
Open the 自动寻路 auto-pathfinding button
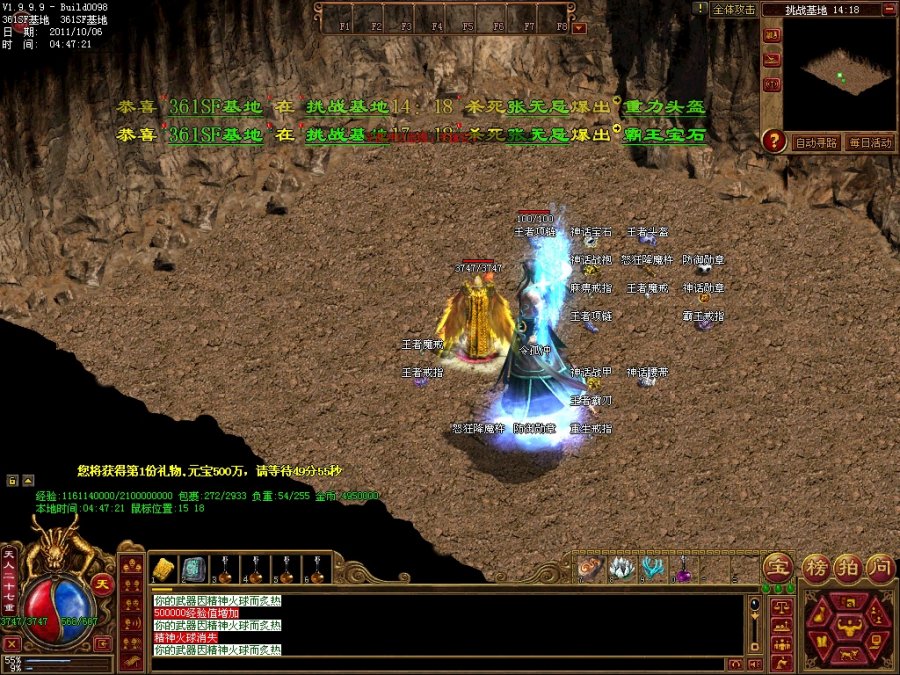pyautogui.click(x=816, y=143)
